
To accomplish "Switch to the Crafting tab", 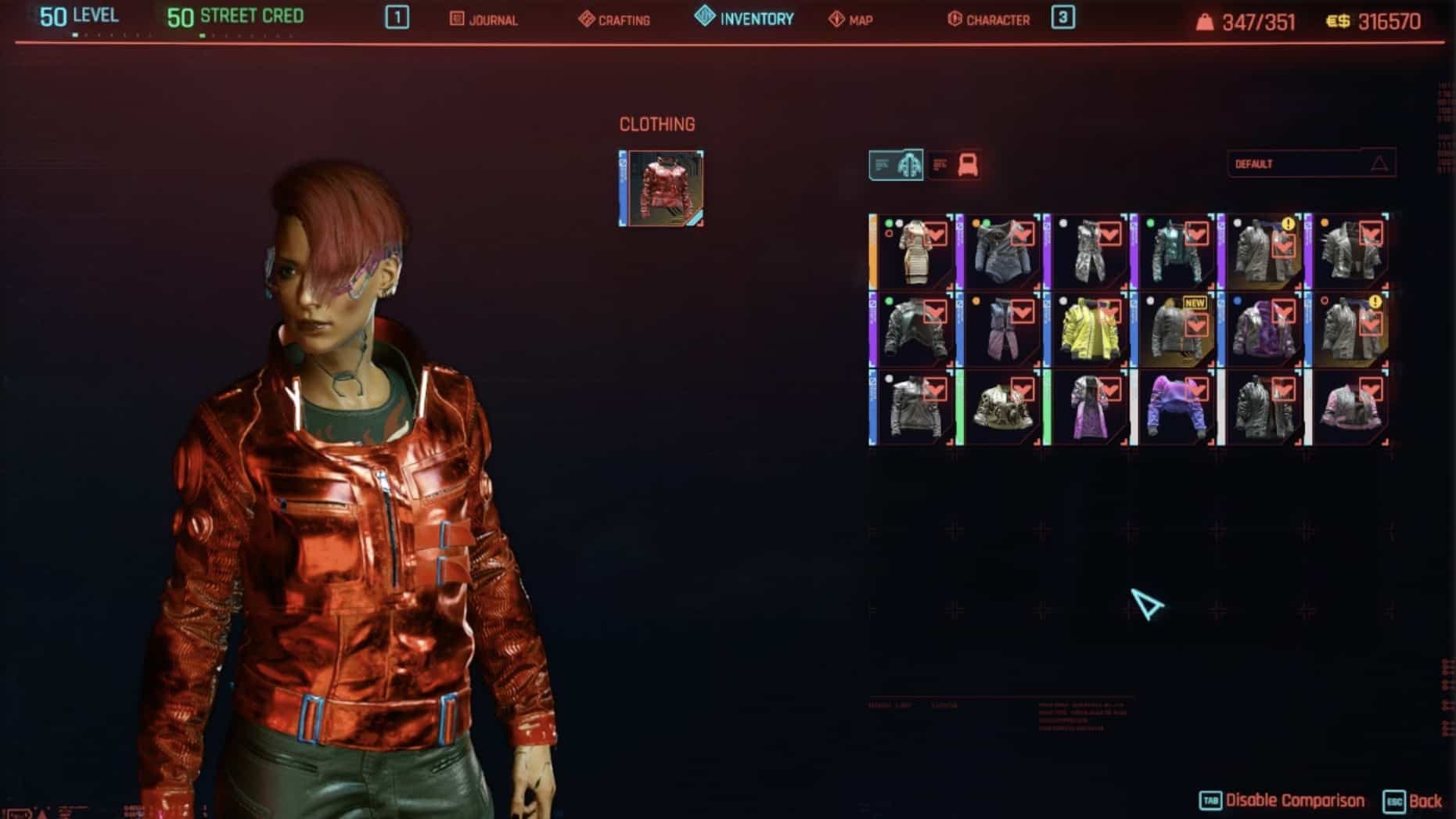I will (615, 20).
